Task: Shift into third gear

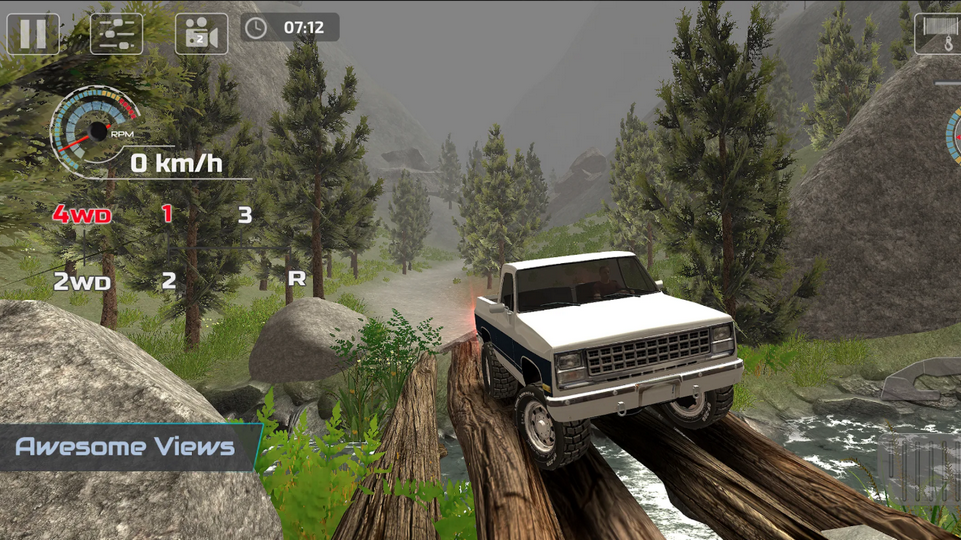Action: 244,214
